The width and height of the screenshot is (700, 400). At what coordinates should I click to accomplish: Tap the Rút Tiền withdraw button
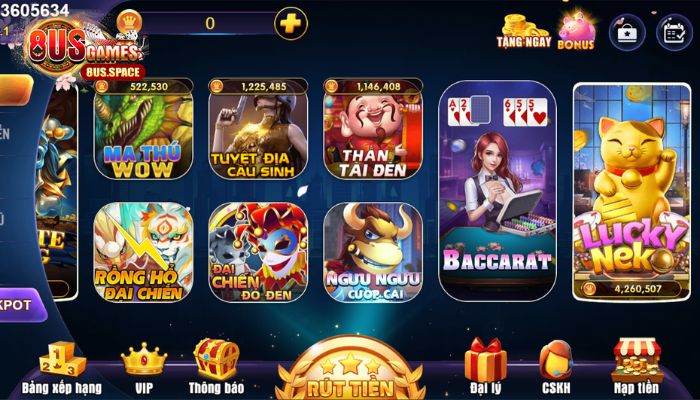(349, 374)
